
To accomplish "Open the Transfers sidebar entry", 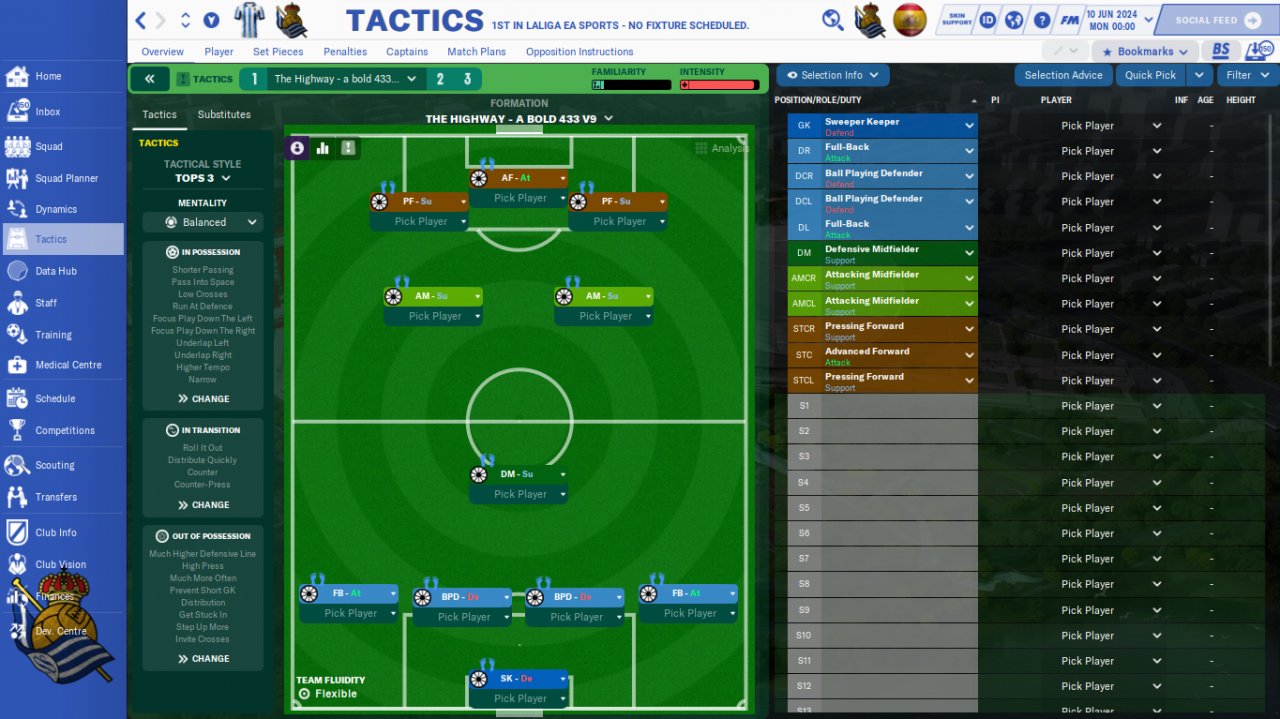I will [55, 497].
